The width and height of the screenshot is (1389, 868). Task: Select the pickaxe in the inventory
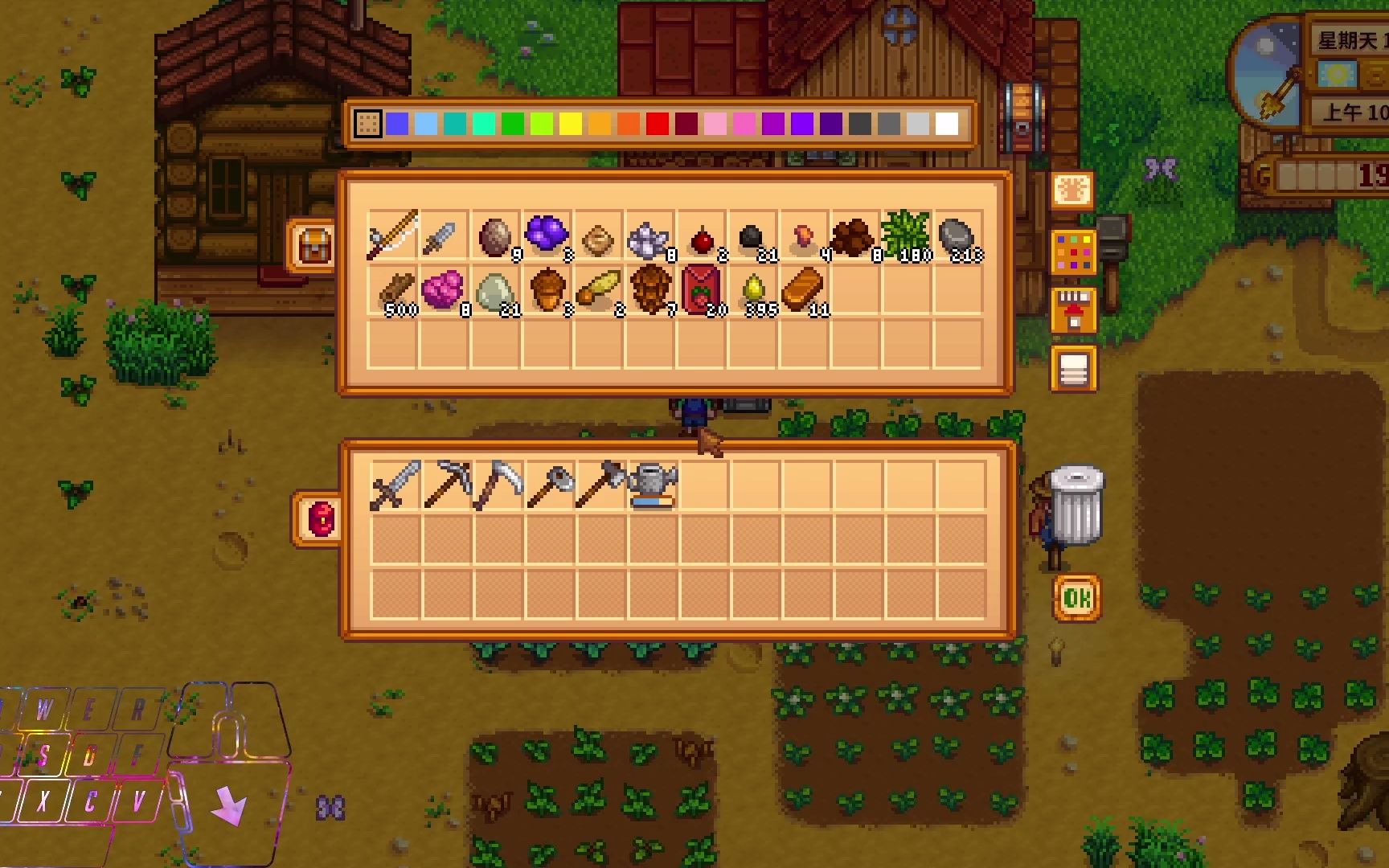446,485
